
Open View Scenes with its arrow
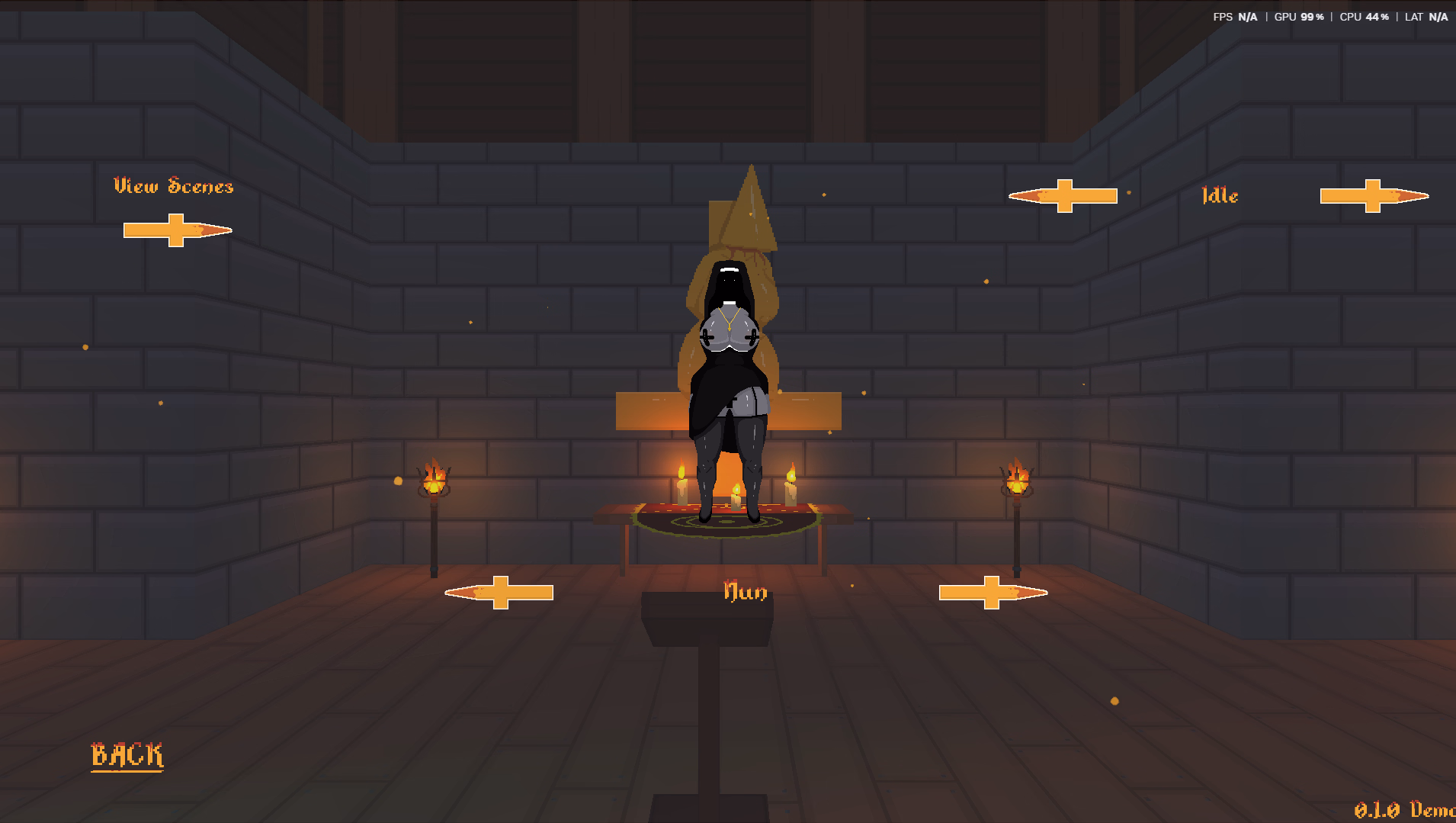[x=177, y=230]
